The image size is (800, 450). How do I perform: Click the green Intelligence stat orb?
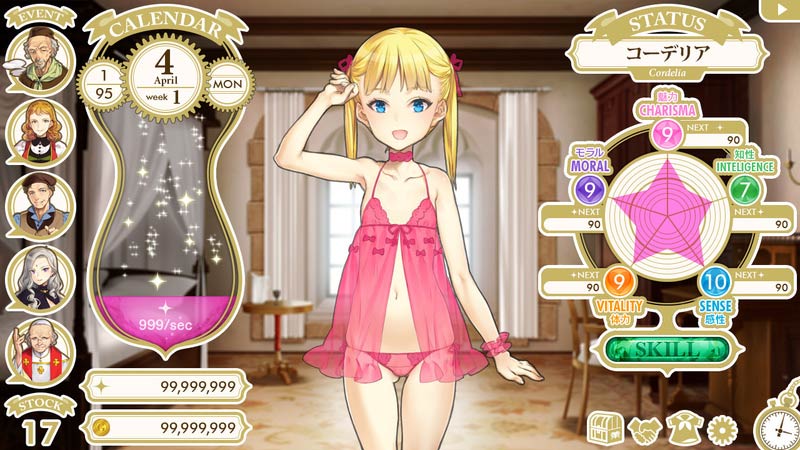[x=742, y=188]
